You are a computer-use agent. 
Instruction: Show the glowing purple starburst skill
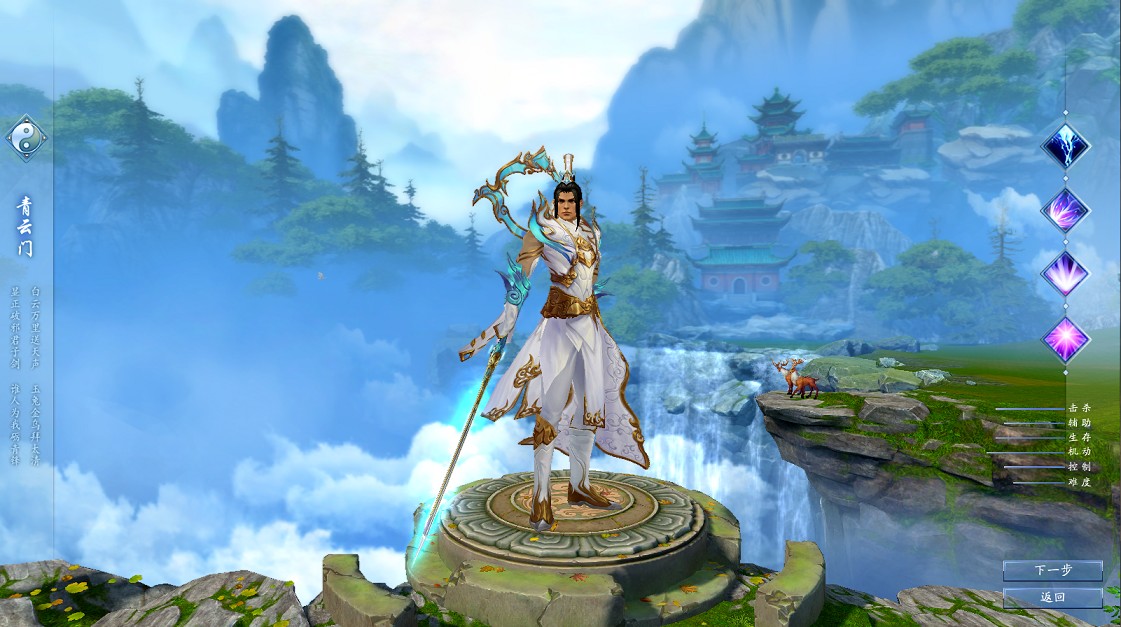tap(1065, 338)
